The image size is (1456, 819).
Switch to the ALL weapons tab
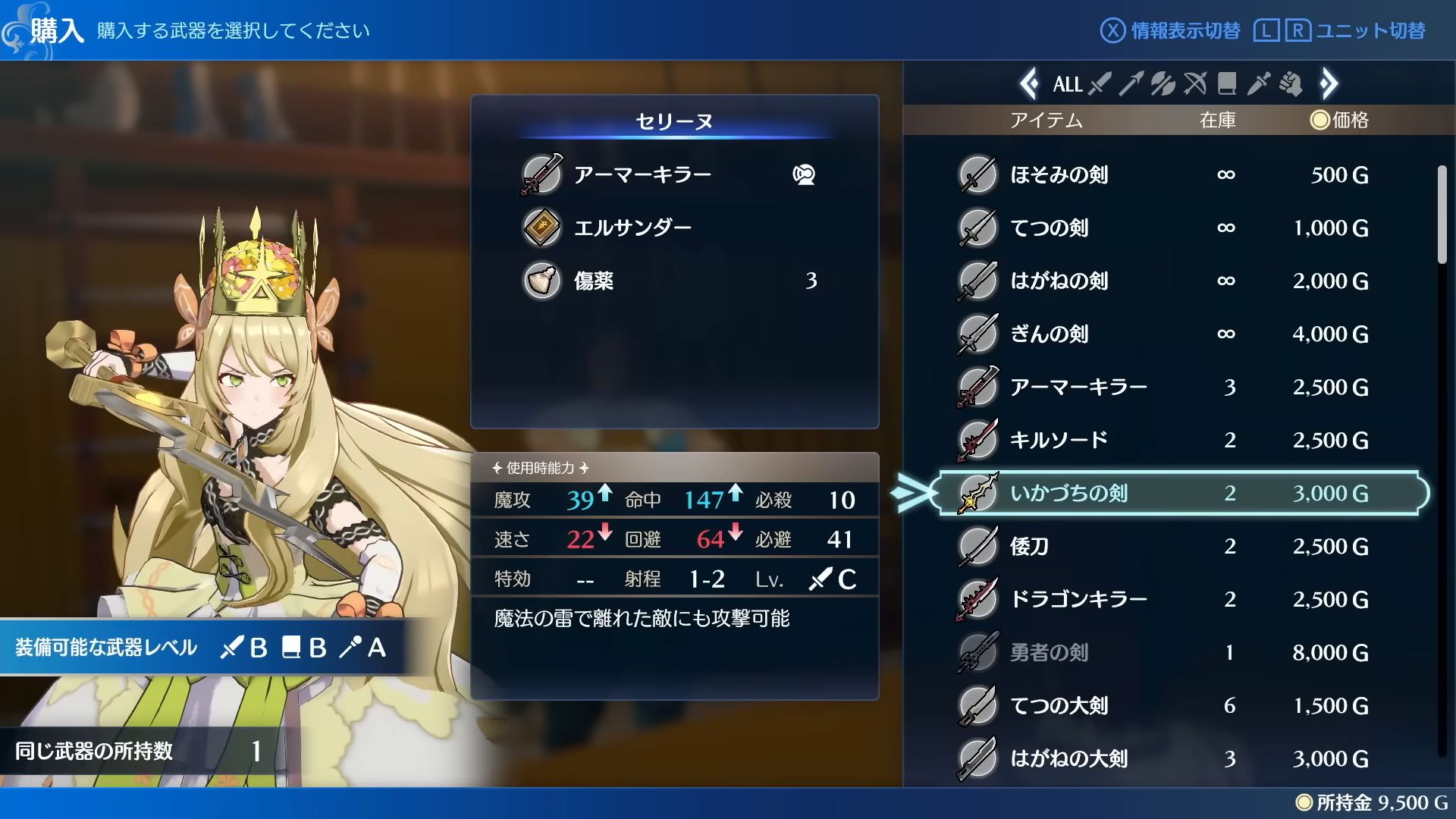(x=1067, y=84)
